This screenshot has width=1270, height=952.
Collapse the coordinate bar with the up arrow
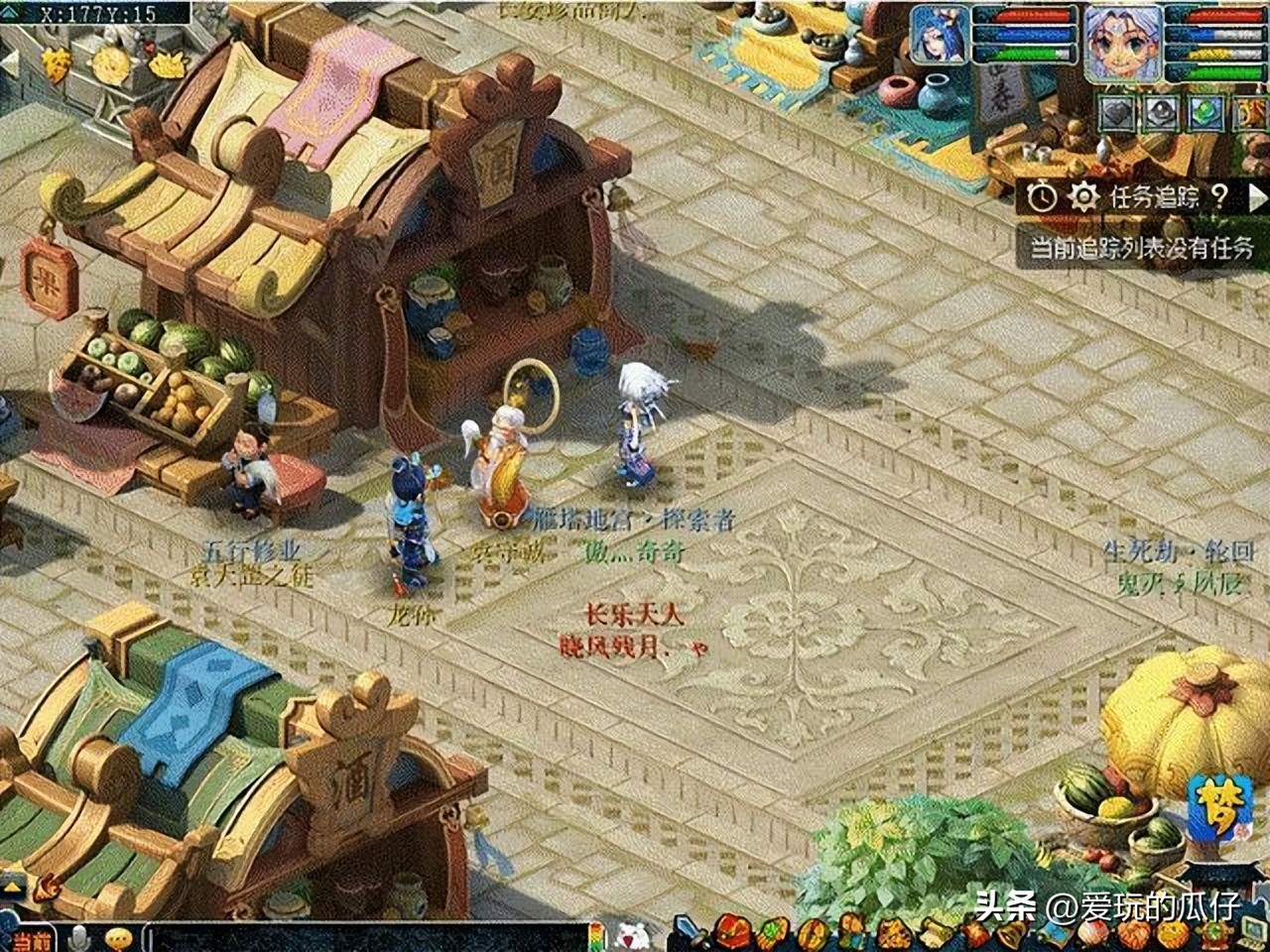point(9,12)
